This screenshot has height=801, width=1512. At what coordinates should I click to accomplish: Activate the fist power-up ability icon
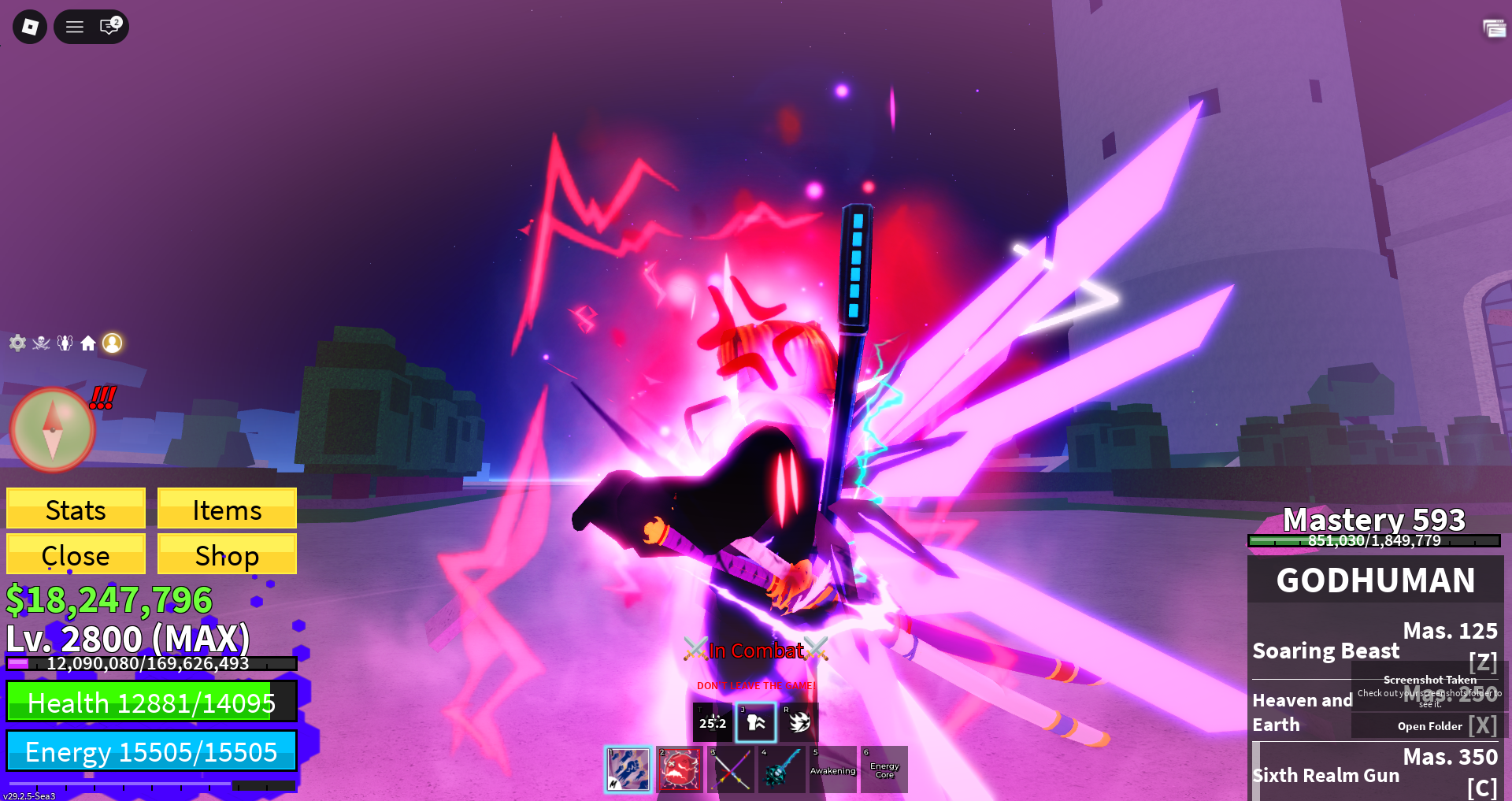(x=756, y=722)
